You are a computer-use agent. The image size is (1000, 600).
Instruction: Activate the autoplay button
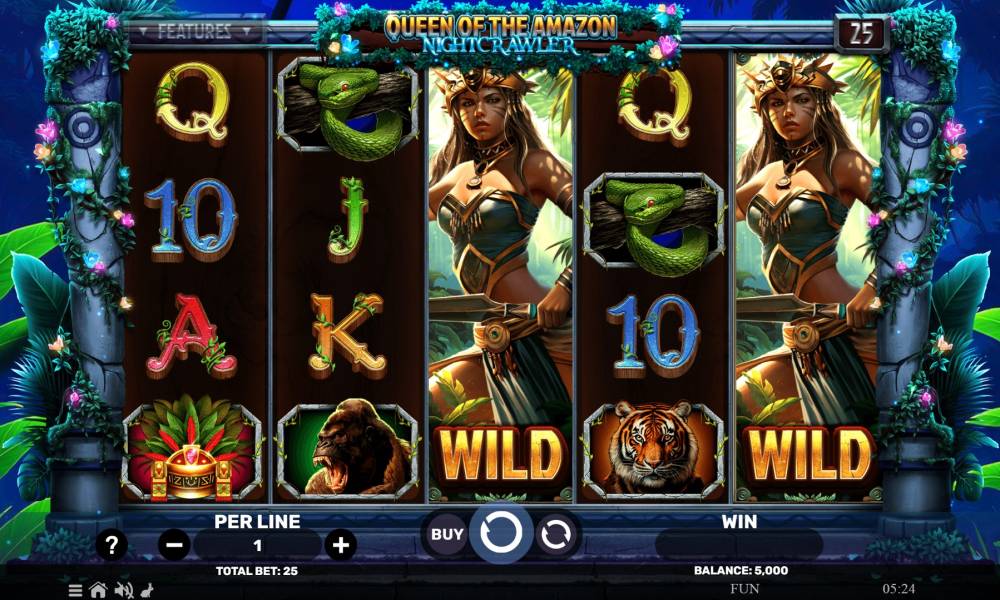(x=554, y=535)
